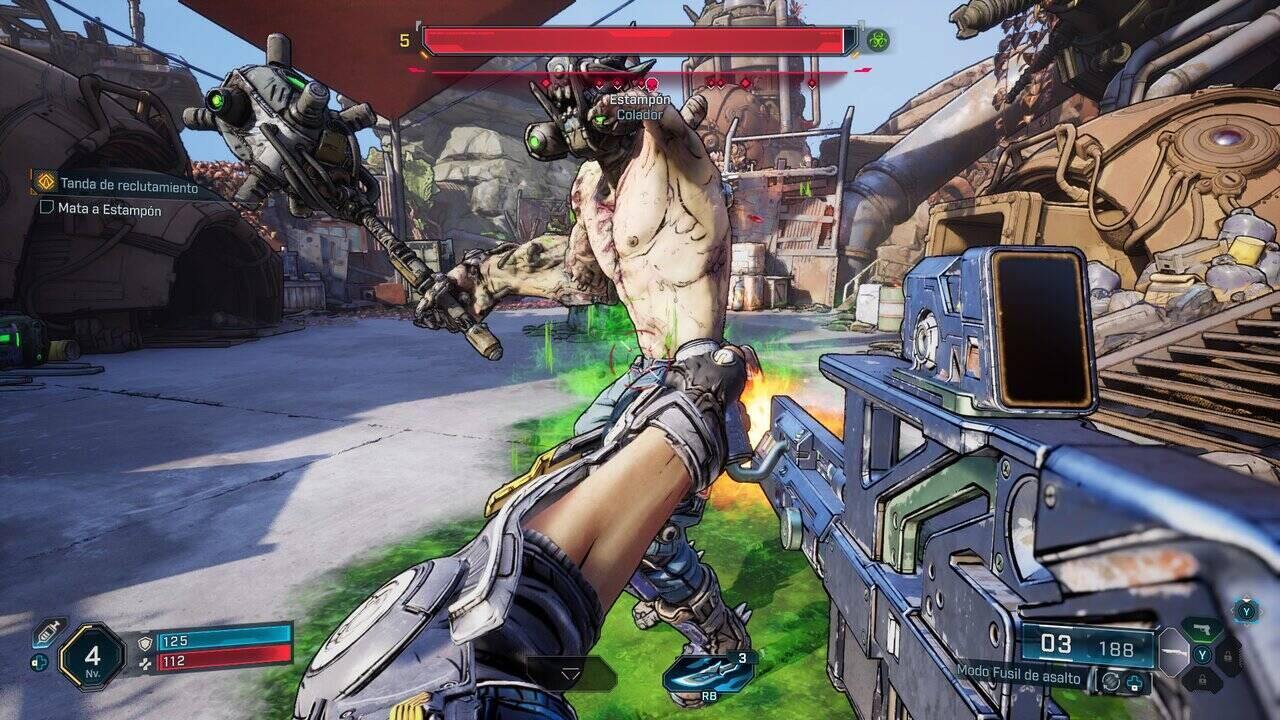Image resolution: width=1280 pixels, height=720 pixels.
Task: Click the corrosive element icon beside boss bar
Action: pos(878,41)
